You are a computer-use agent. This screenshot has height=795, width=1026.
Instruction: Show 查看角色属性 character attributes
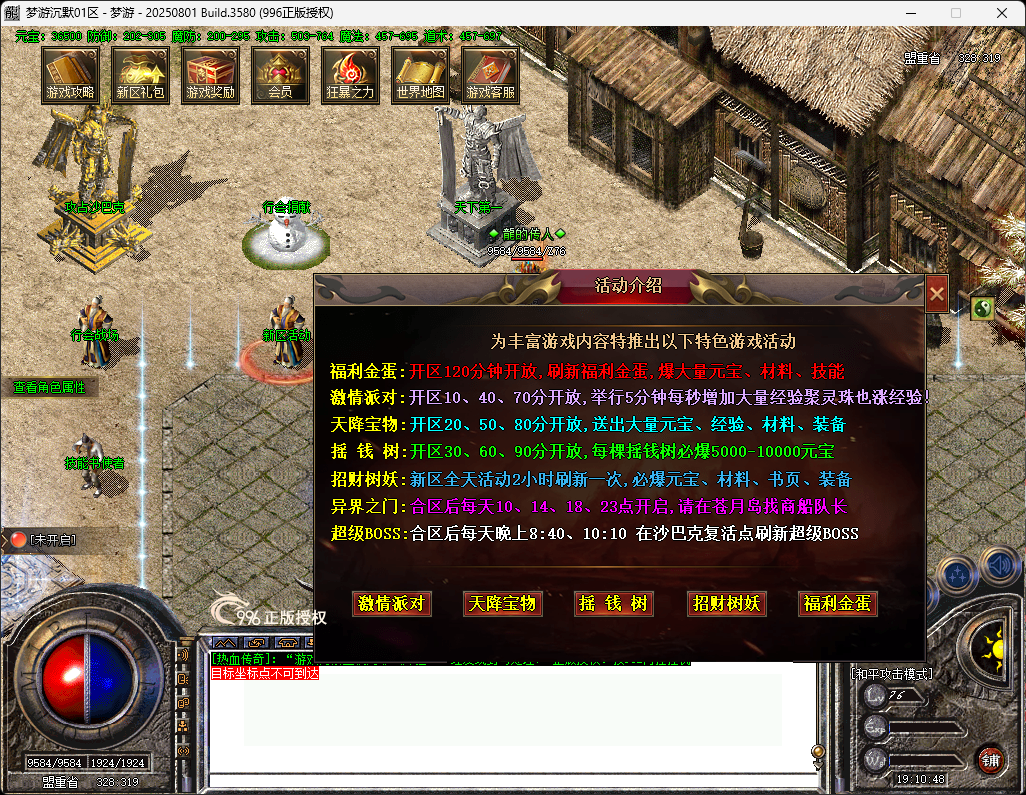[x=49, y=387]
